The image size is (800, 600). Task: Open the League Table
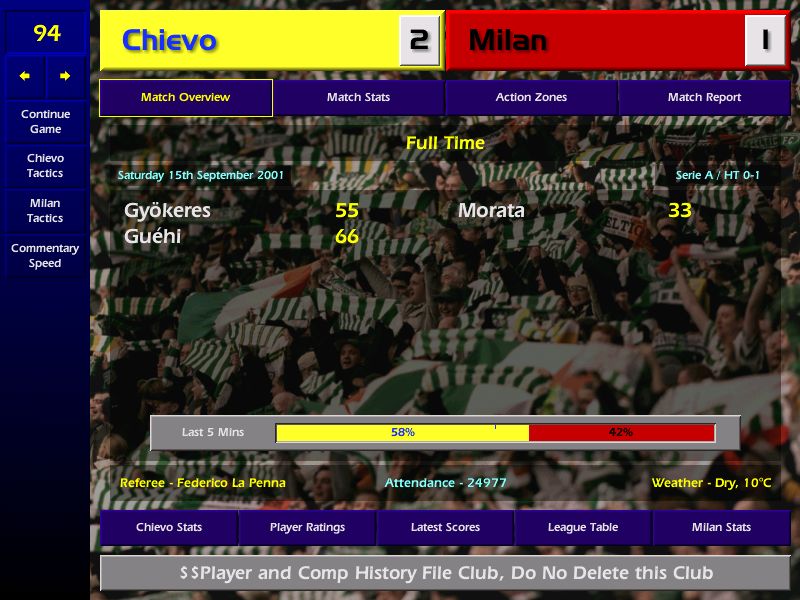pos(583,527)
